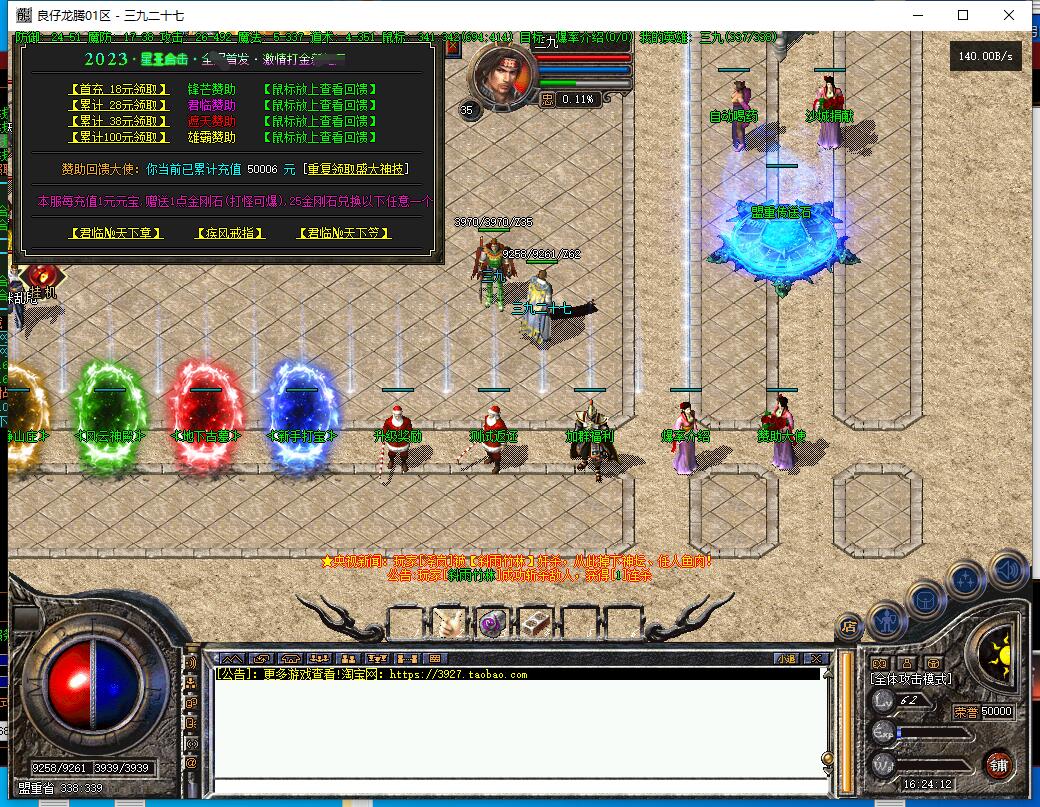Pick the 疾风戒指 exchange option
The image size is (1040, 807).
point(230,233)
